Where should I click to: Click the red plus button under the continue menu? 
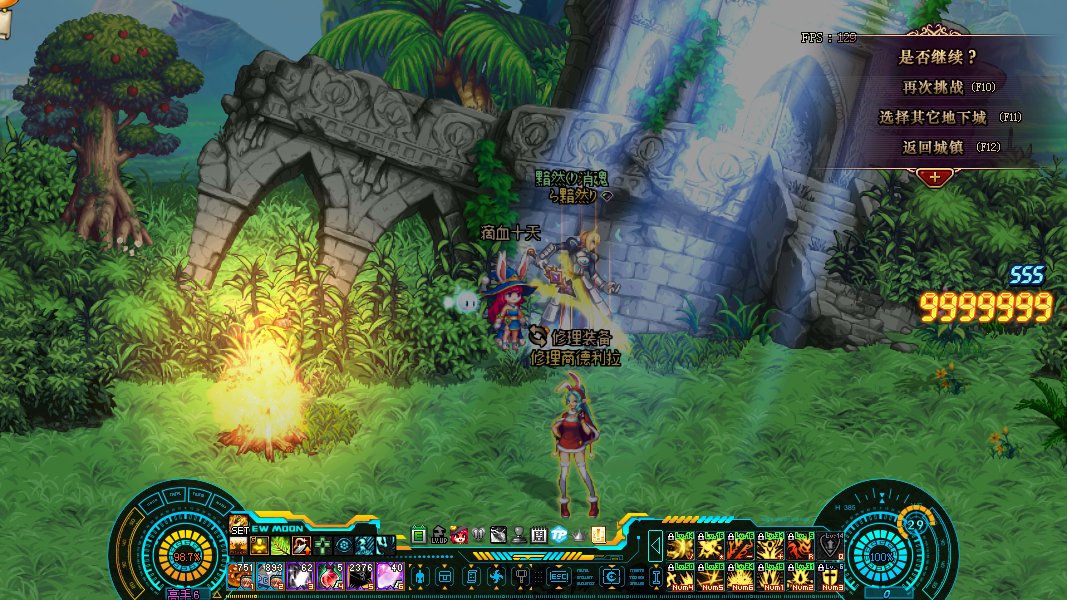(934, 177)
